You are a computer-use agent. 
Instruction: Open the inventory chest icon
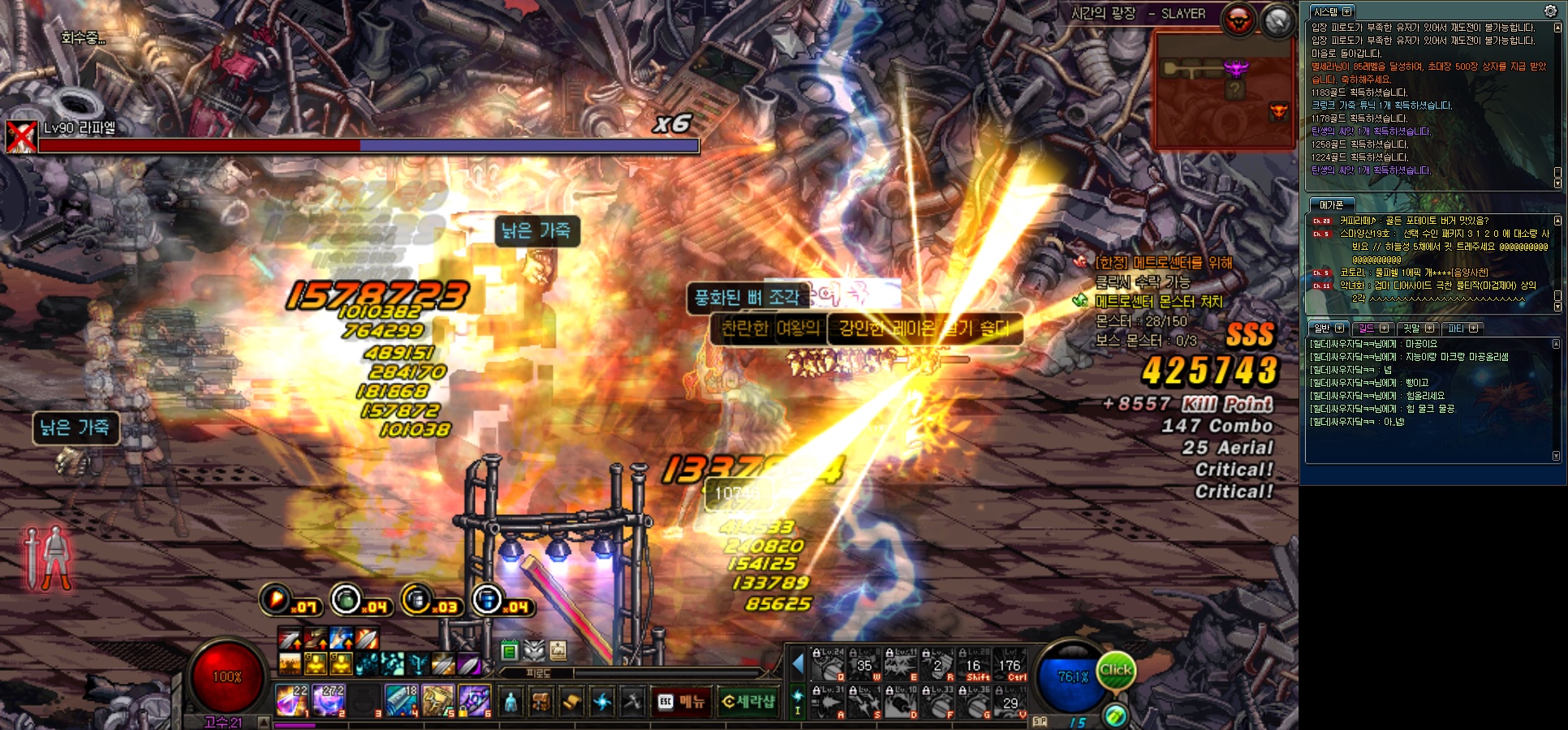click(541, 702)
